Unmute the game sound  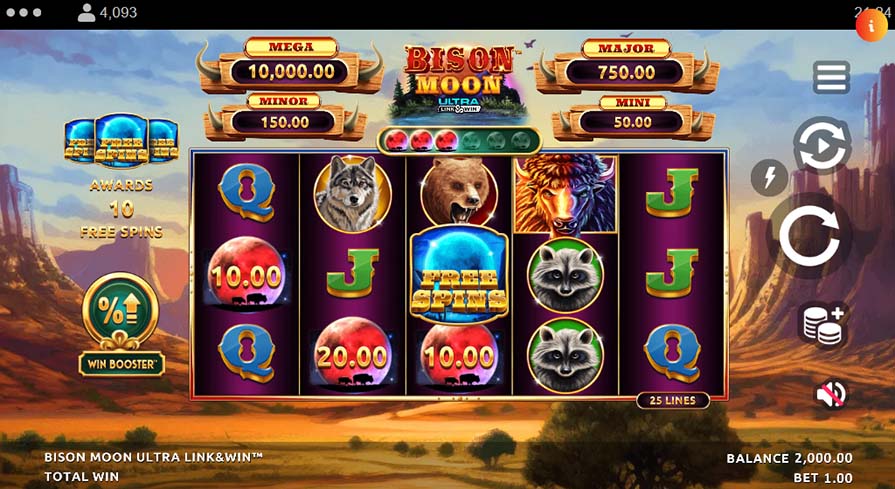(830, 394)
